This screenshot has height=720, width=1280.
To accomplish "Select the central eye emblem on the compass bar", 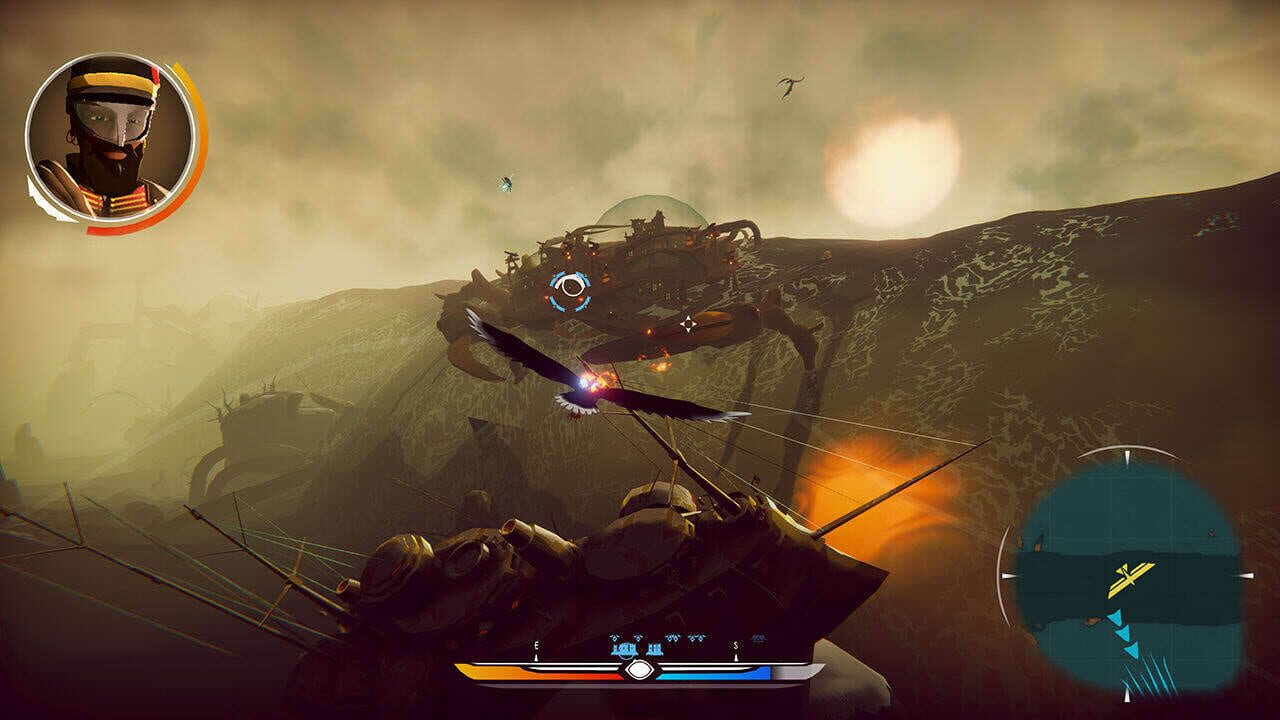I will 638,668.
